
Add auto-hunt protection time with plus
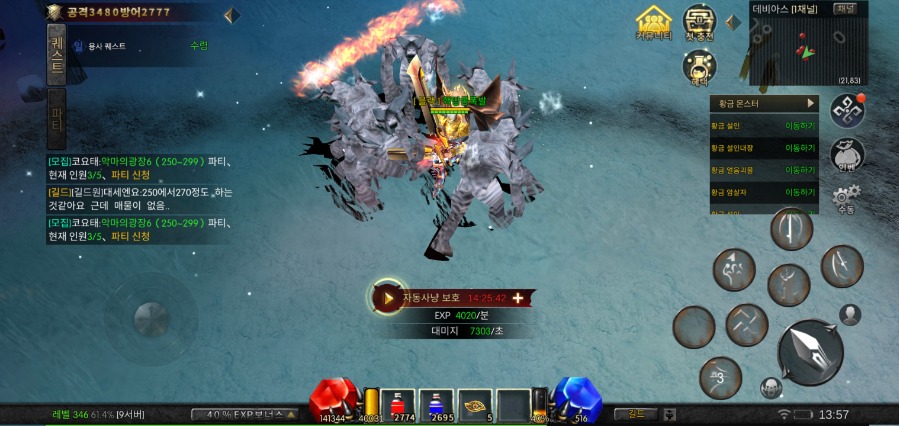518,298
